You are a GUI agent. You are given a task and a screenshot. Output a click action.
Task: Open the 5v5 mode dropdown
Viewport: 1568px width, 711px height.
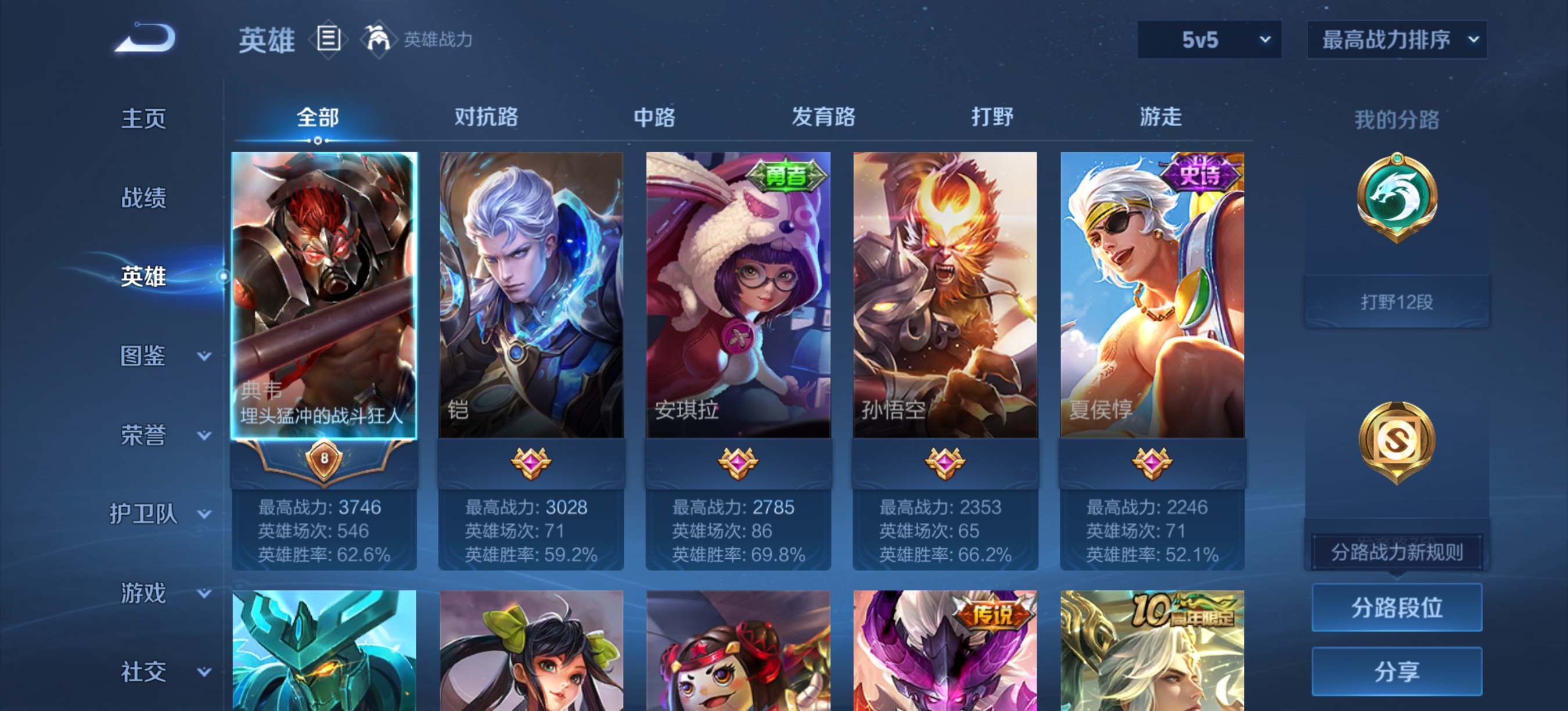[x=1209, y=40]
